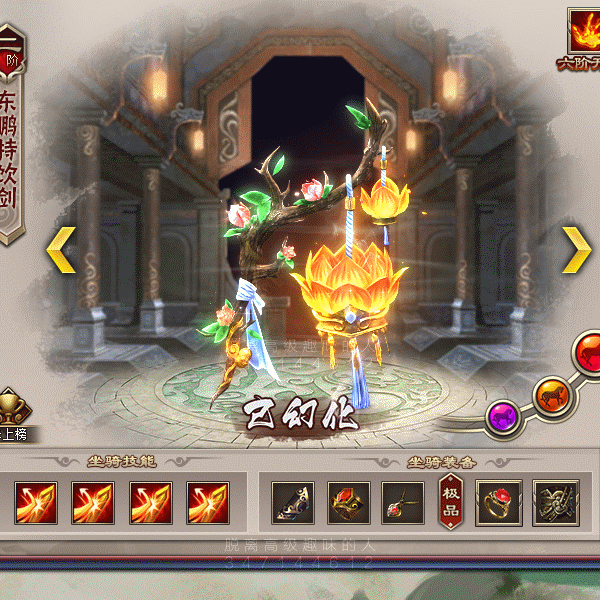Select the dark horseshoe gear equipment slot
Viewport: 600px width, 600px height.
tap(555, 502)
